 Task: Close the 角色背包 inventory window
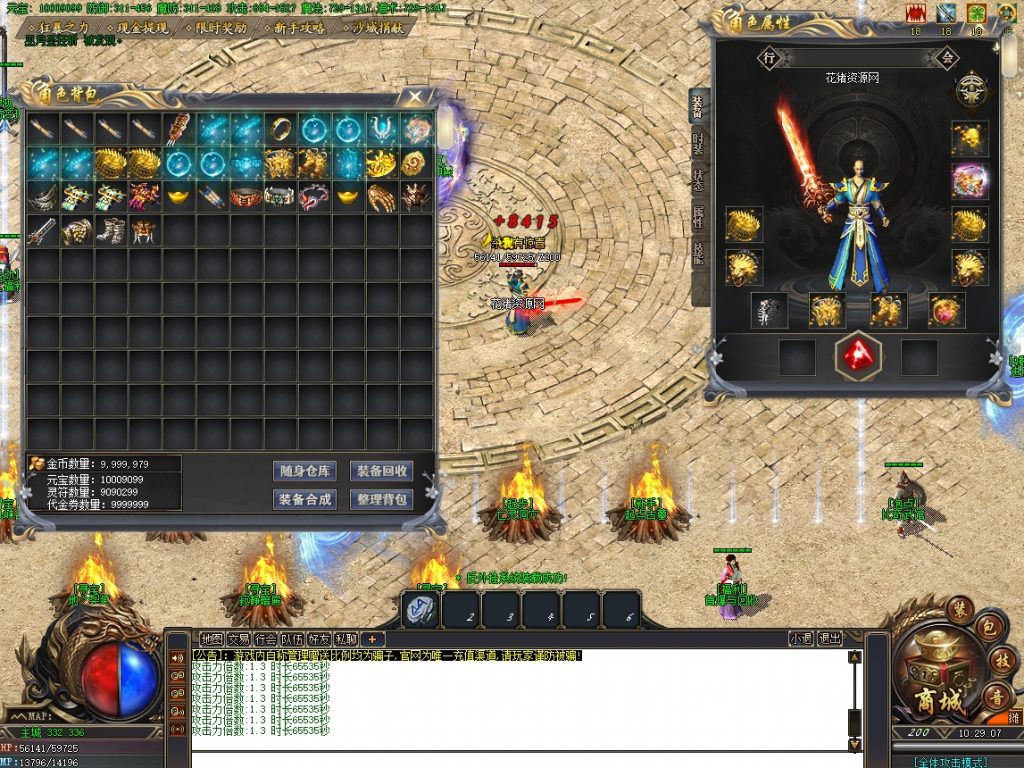coord(414,97)
